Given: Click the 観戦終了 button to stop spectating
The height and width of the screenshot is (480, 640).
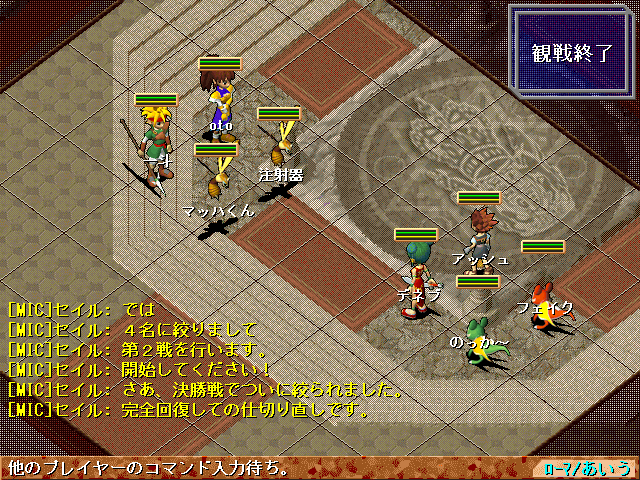Looking at the screenshot, I should [572, 53].
